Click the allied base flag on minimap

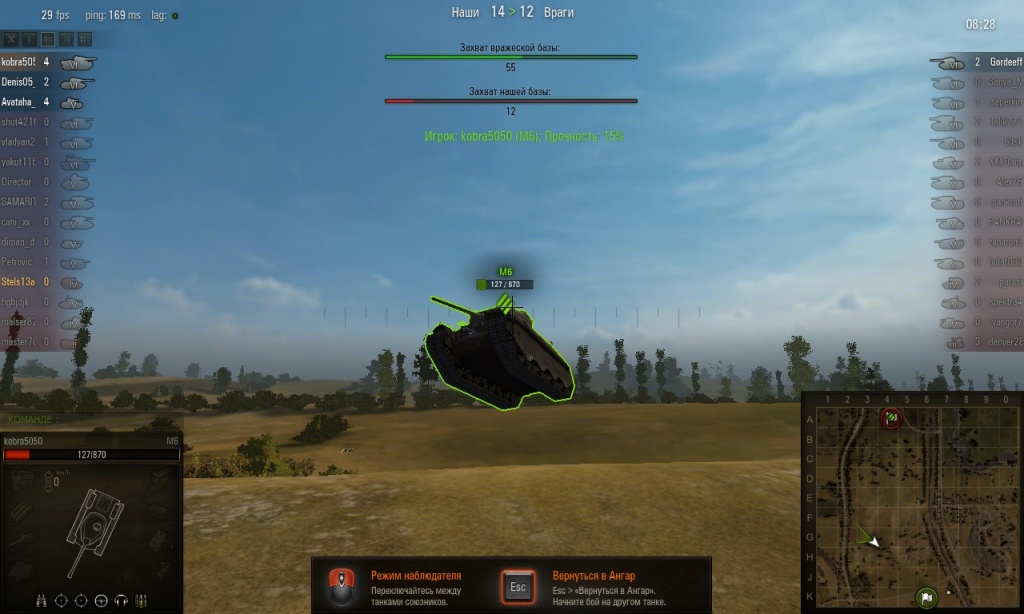point(926,598)
